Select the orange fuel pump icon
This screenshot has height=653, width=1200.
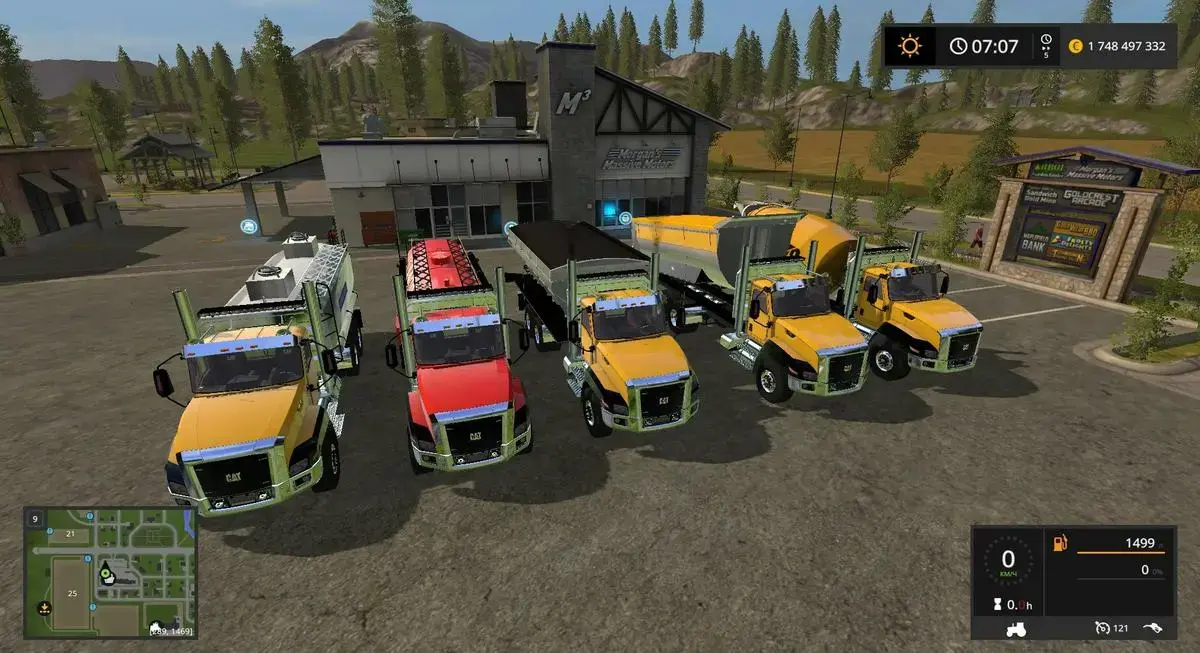[1060, 544]
